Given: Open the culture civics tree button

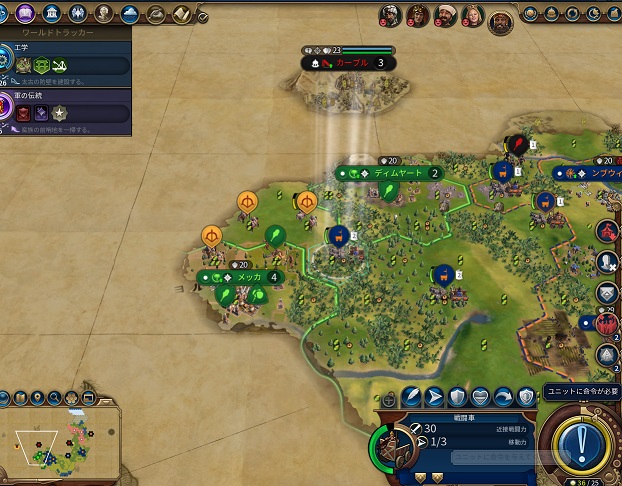Looking at the screenshot, I should click(x=26, y=13).
